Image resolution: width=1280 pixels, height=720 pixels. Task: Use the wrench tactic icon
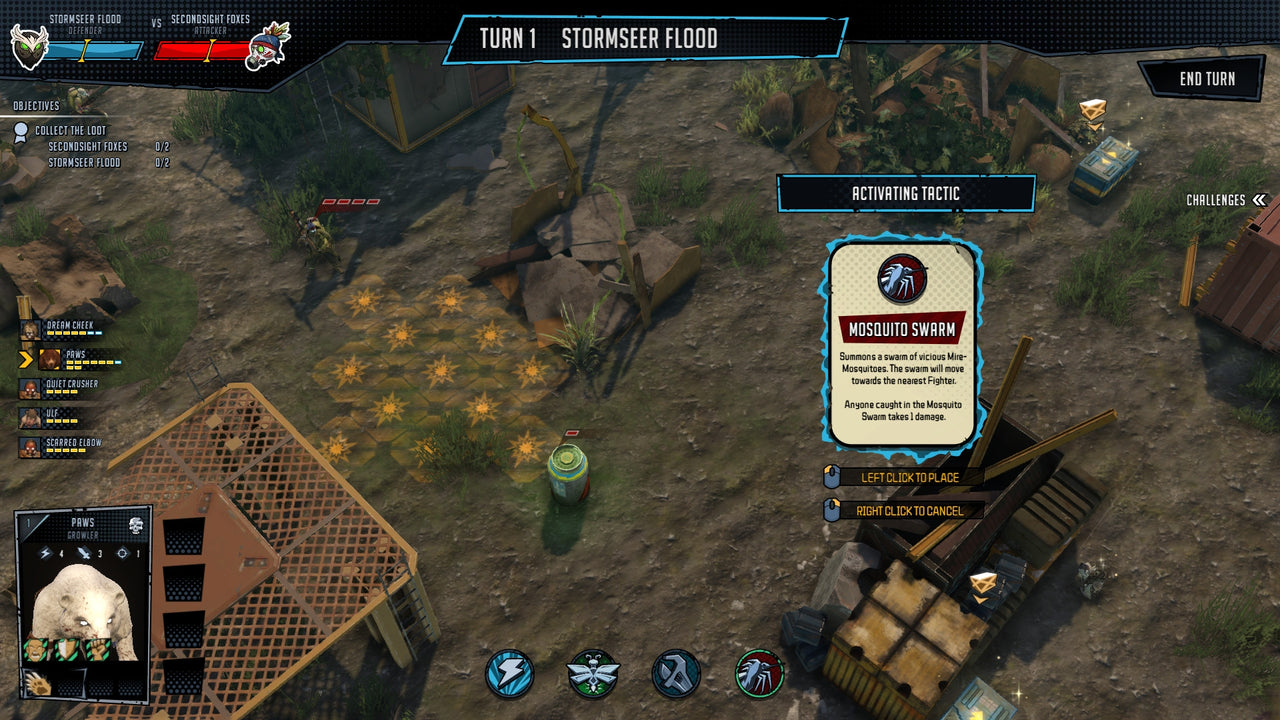pos(676,674)
